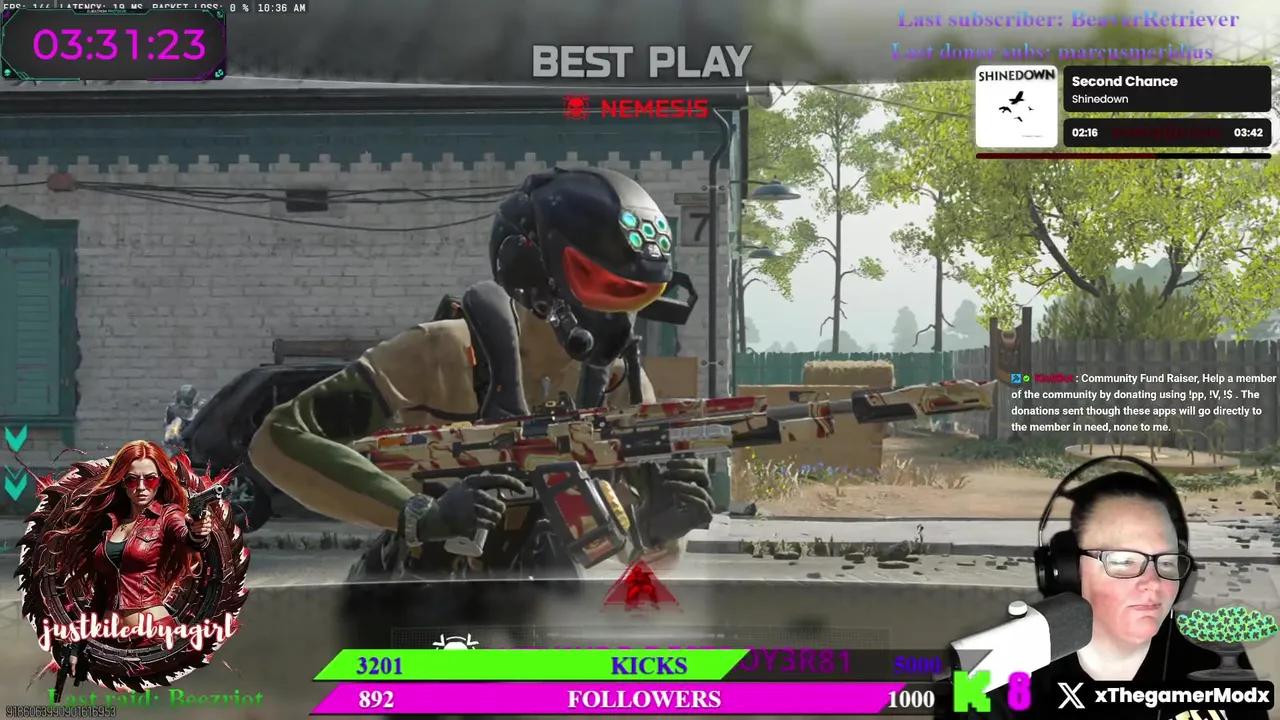Click the skull-and-crossbones icon above the KICKS bar

(455, 645)
